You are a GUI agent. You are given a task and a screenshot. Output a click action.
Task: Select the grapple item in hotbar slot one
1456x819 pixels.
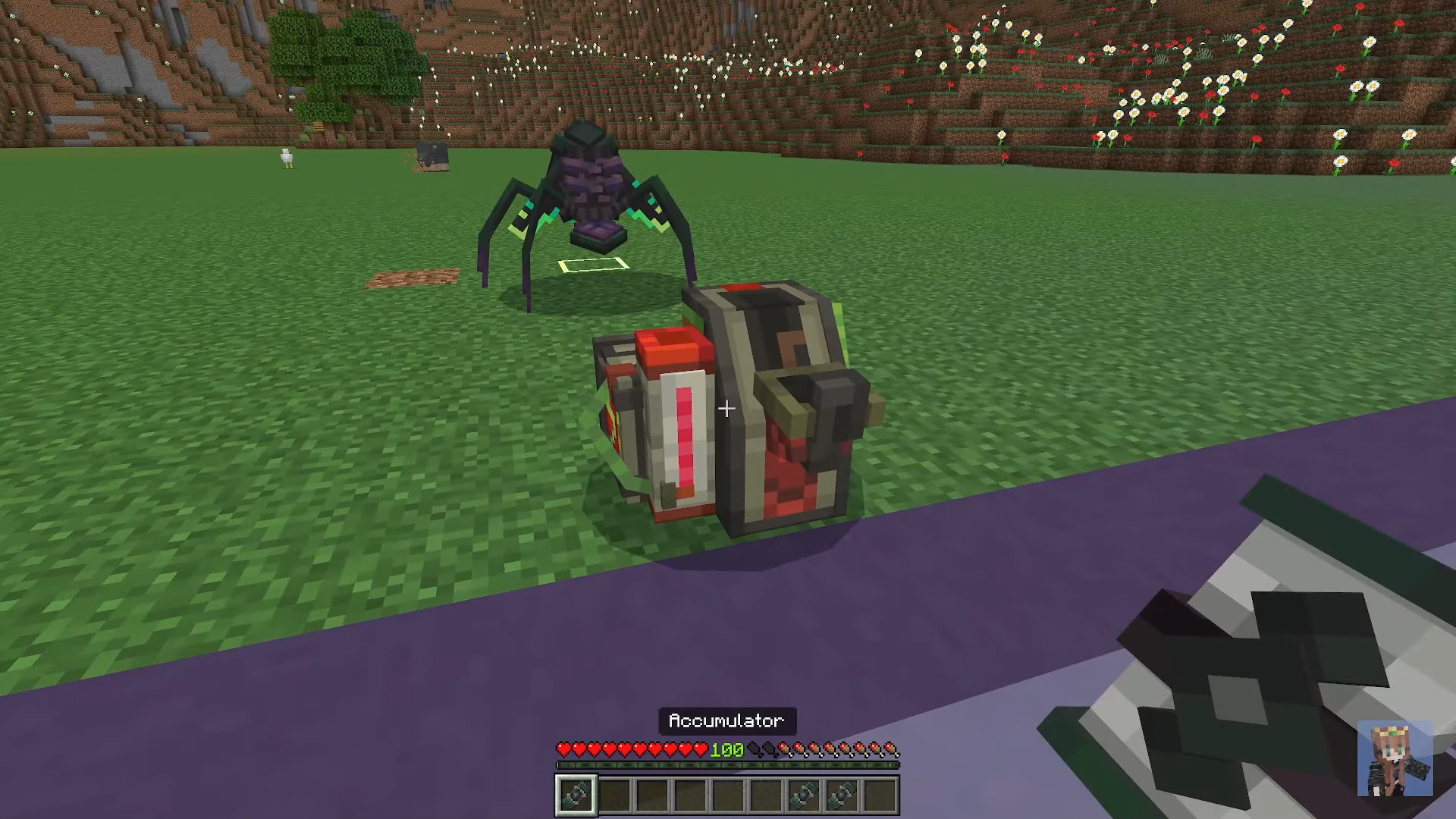point(576,793)
